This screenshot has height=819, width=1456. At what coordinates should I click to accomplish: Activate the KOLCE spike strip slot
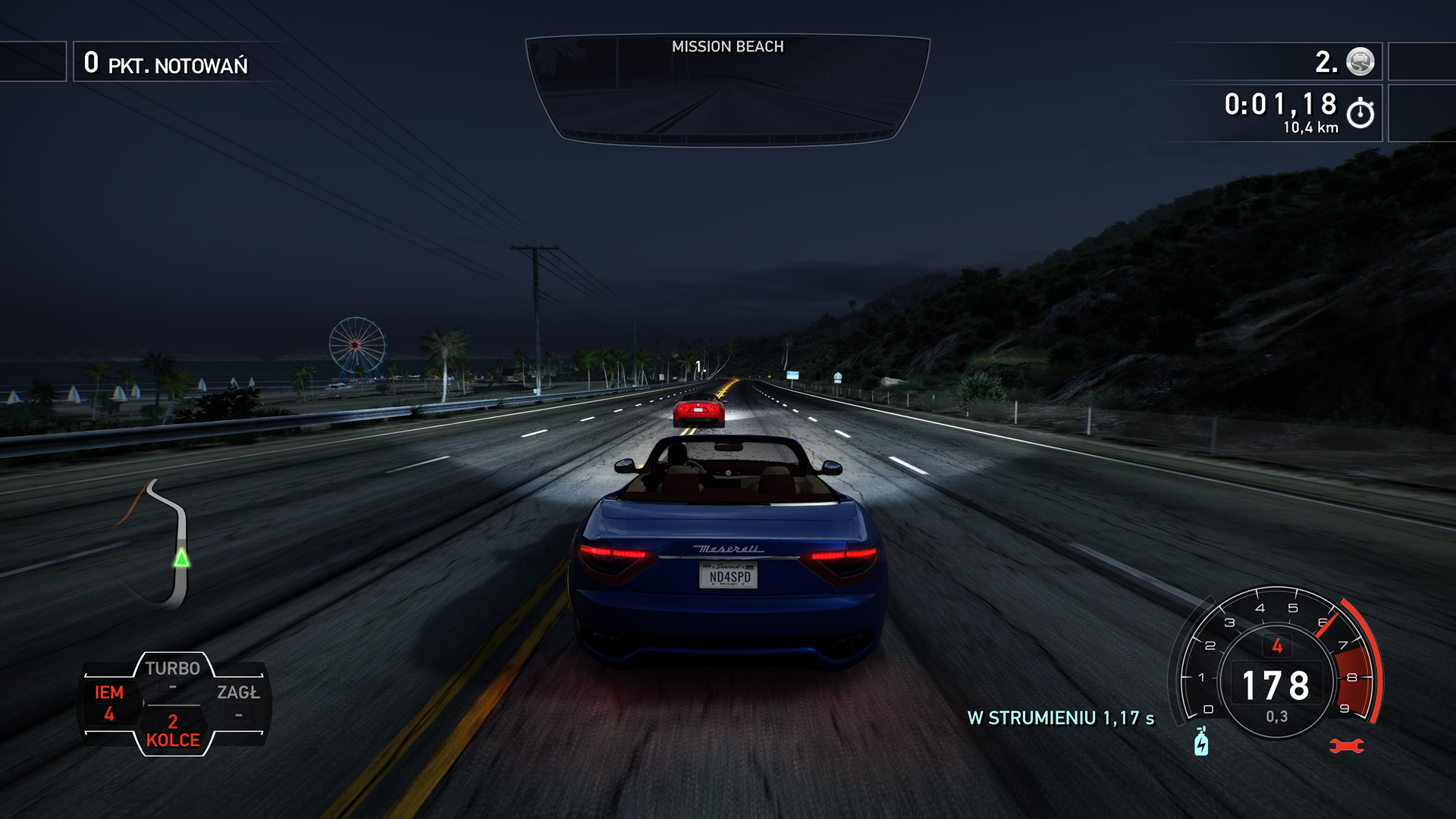tap(173, 731)
